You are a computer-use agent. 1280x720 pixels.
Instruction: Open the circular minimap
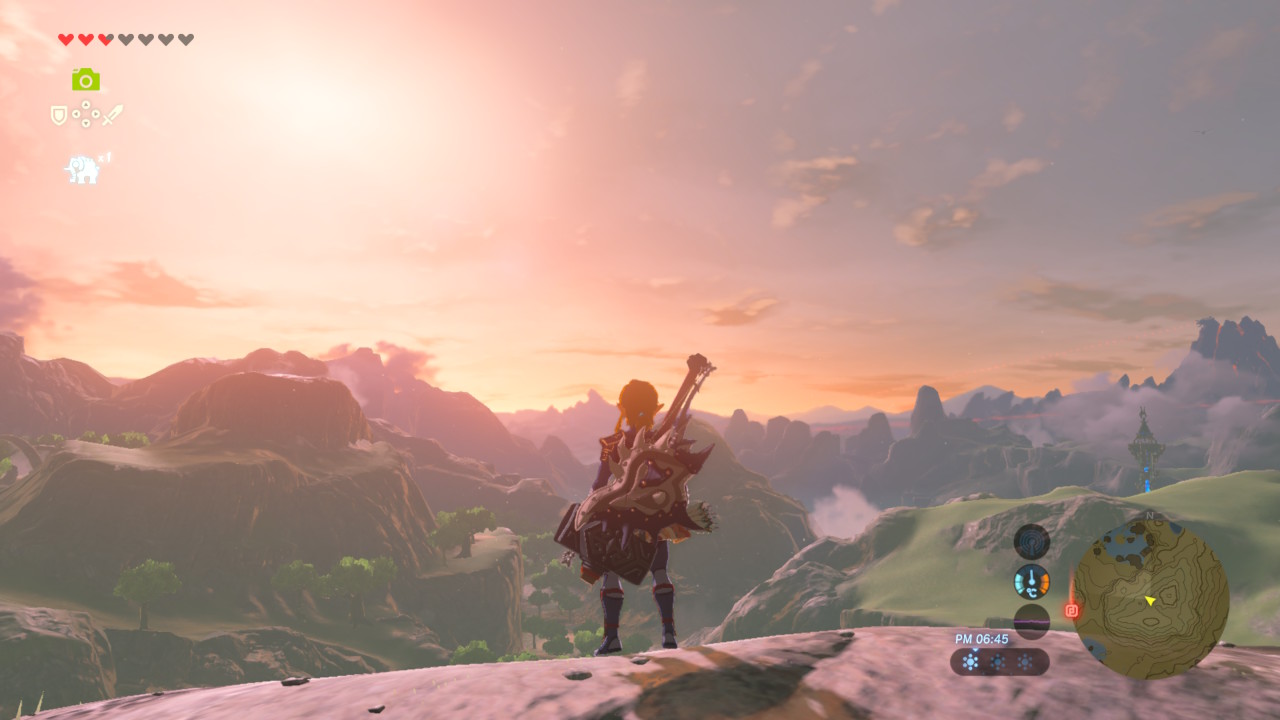pyautogui.click(x=1151, y=599)
